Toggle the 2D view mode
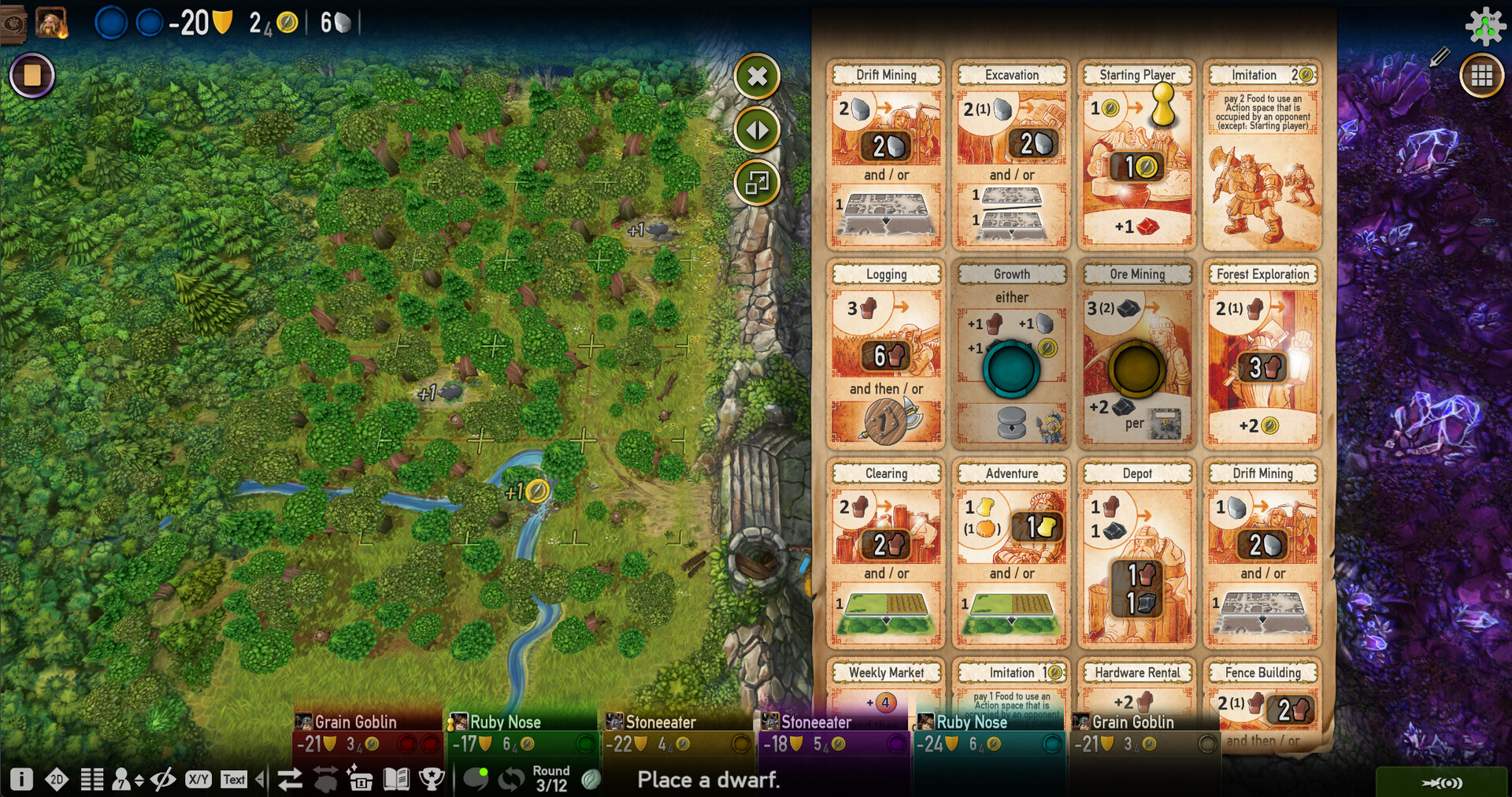 pos(57,779)
